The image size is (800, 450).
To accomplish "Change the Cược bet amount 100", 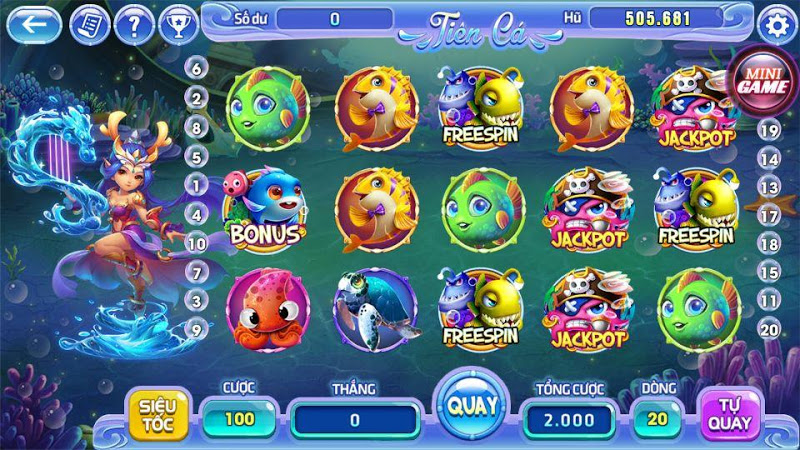I will 239,419.
